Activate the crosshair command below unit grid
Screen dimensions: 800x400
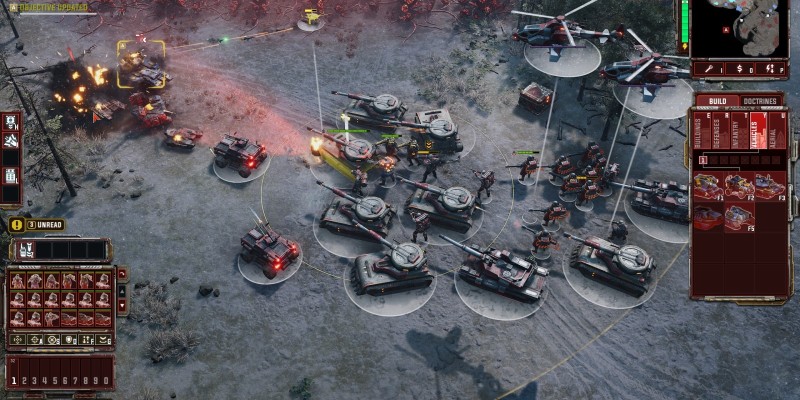click(x=17, y=339)
